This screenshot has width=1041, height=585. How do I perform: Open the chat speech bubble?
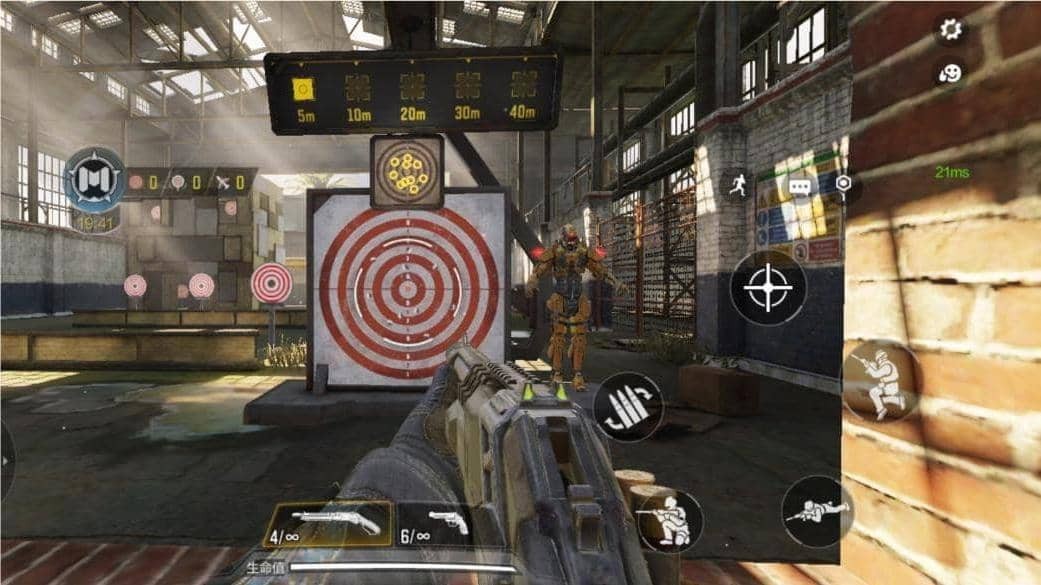(799, 186)
